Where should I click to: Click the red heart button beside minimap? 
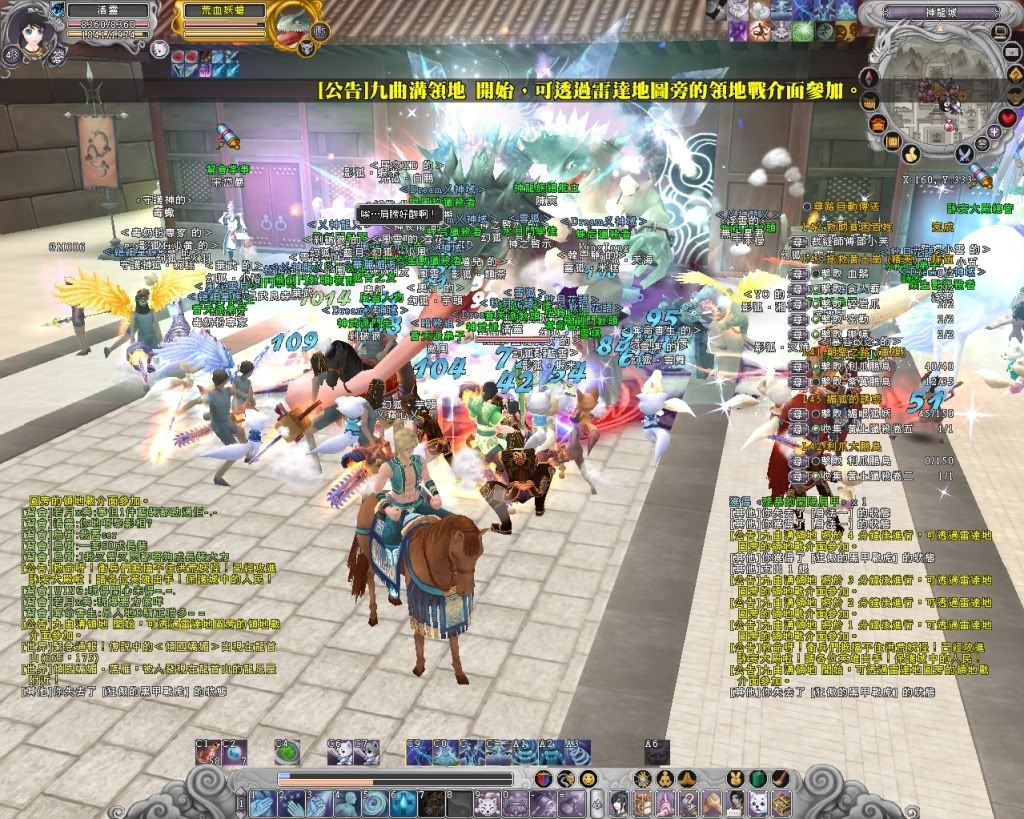[1007, 118]
